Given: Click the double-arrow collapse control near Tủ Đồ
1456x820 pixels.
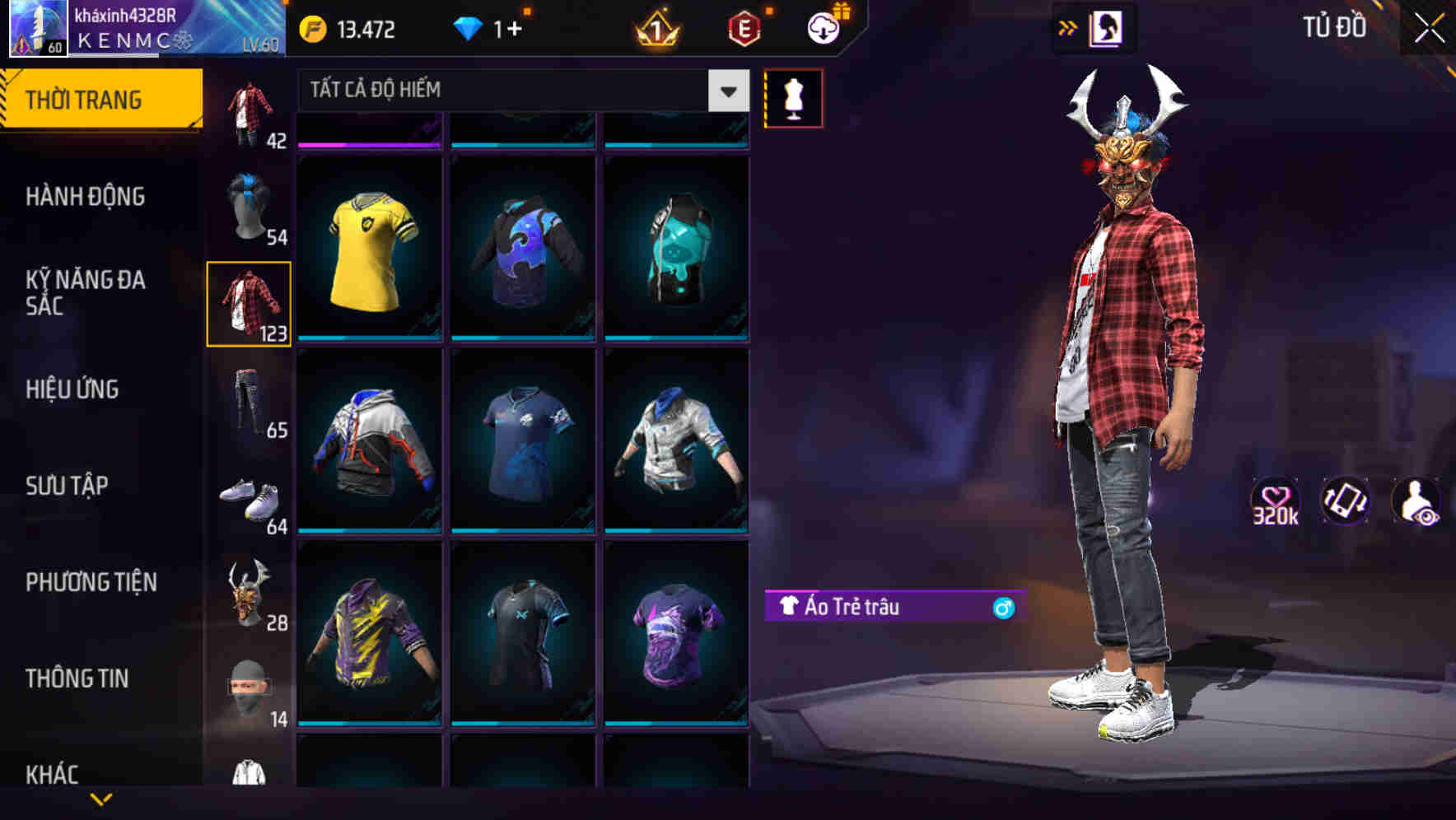Looking at the screenshot, I should (x=1068, y=27).
